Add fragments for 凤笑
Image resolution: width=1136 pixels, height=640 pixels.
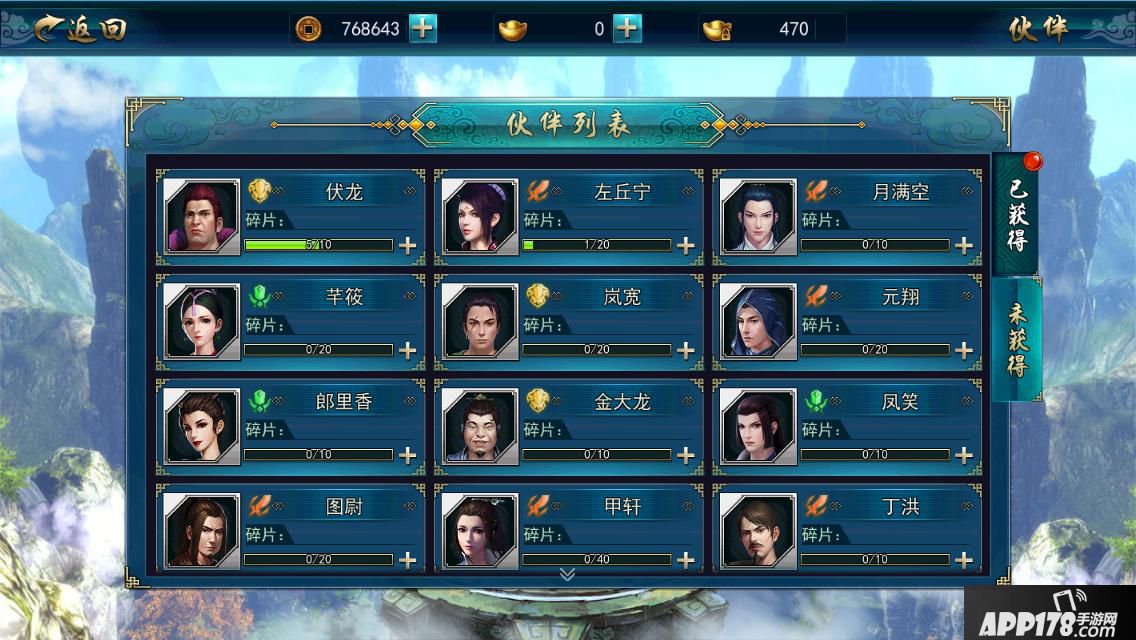point(964,455)
